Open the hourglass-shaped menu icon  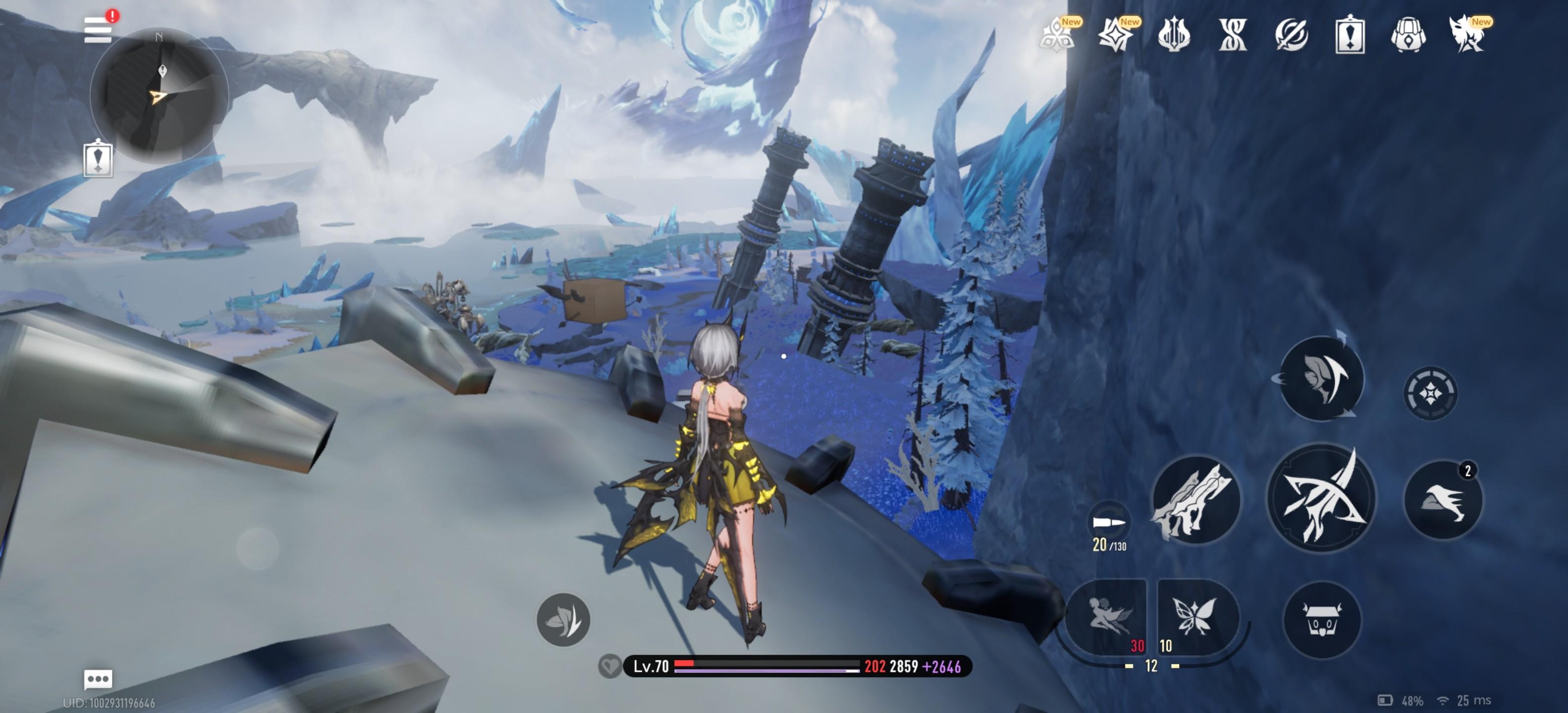[x=1232, y=35]
